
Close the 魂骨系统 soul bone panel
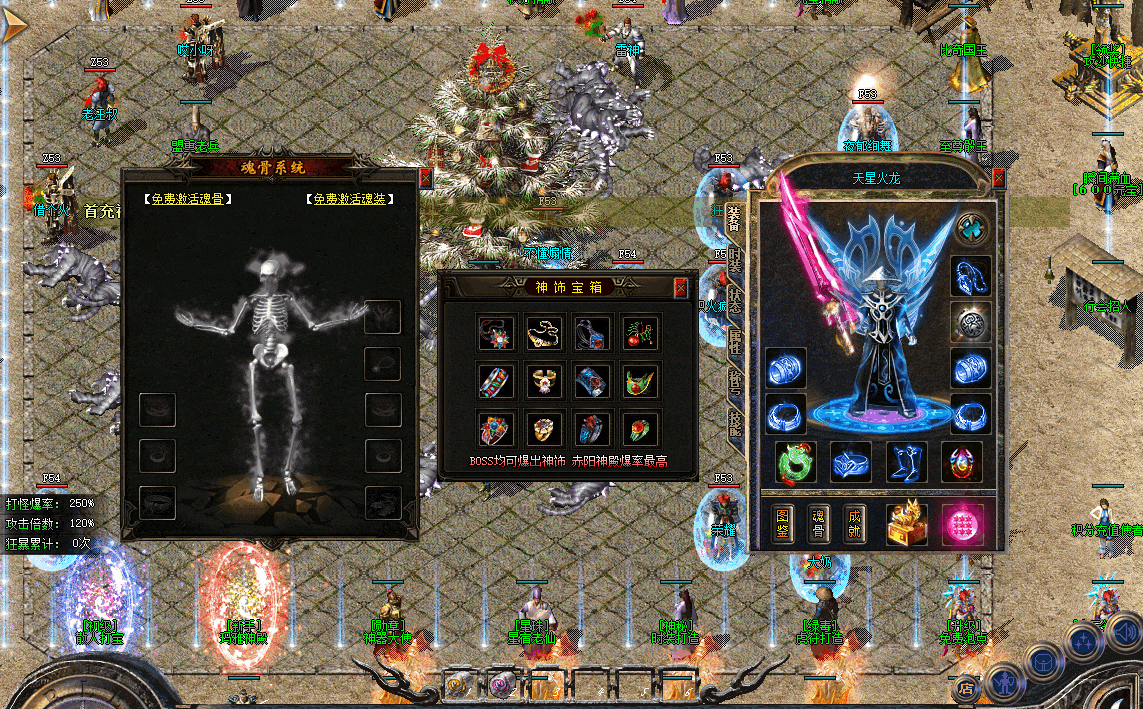pos(426,179)
